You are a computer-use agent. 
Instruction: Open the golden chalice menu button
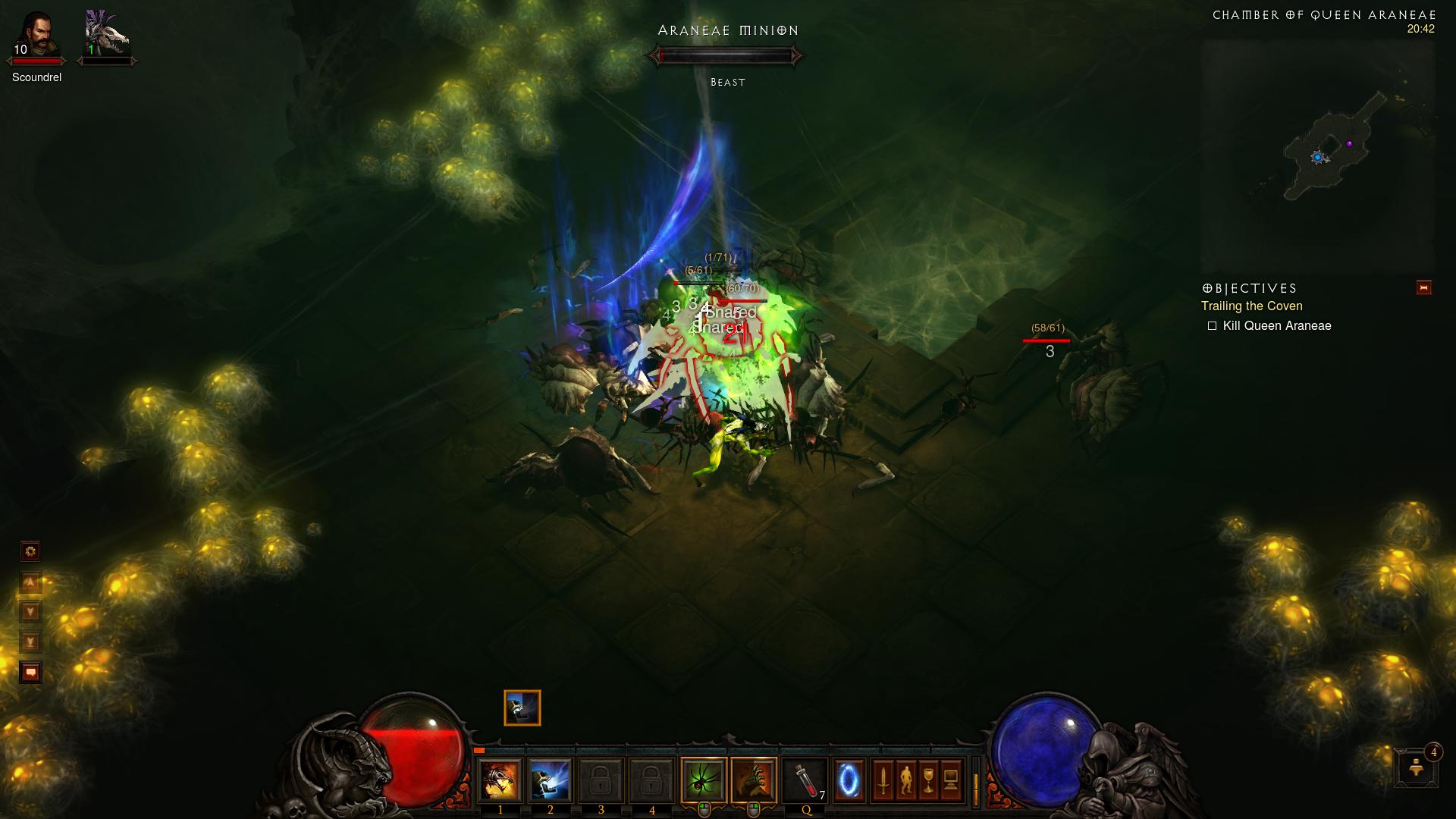(x=928, y=780)
